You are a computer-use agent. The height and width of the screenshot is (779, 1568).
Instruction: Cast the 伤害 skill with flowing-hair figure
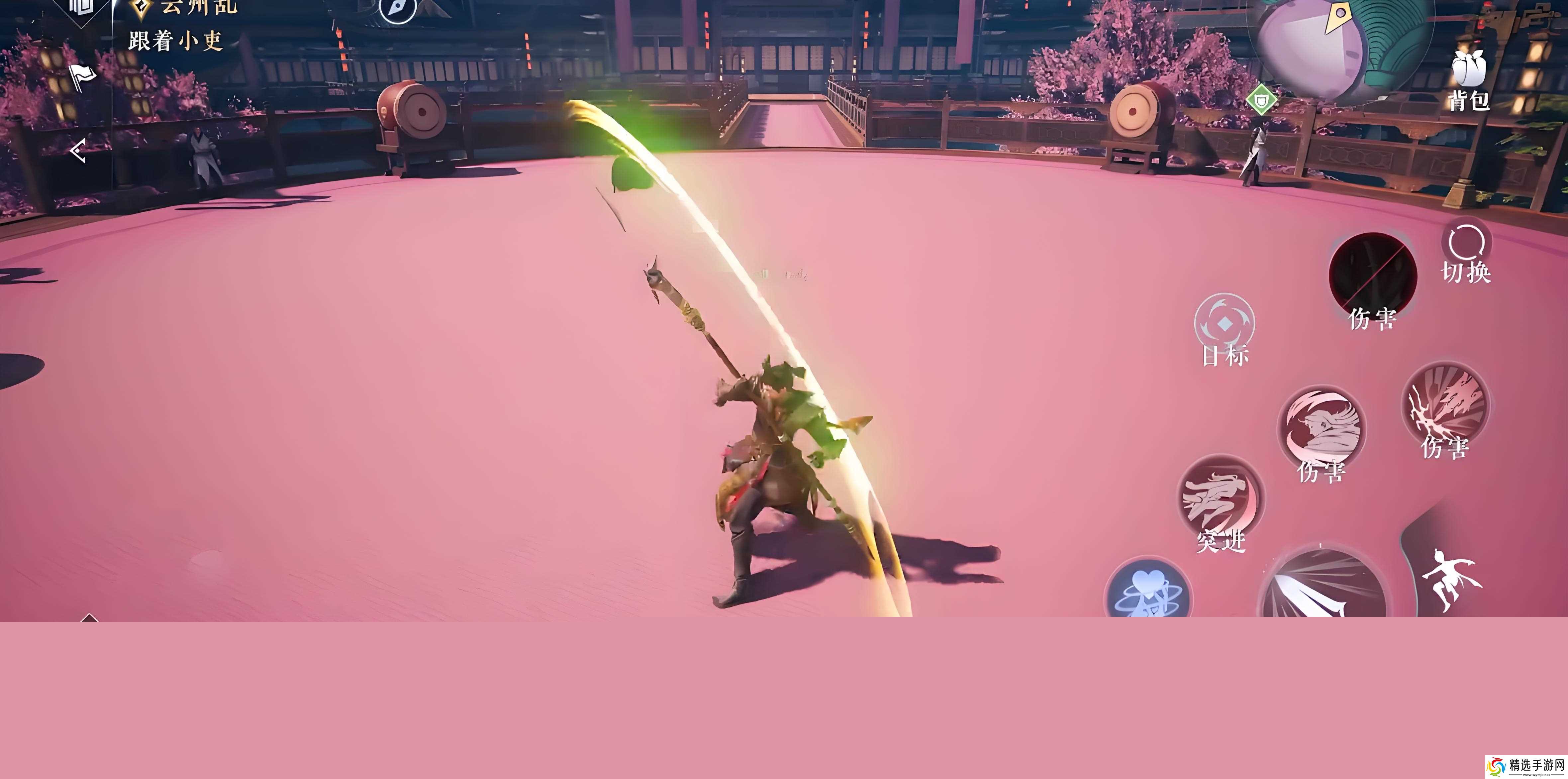1321,429
